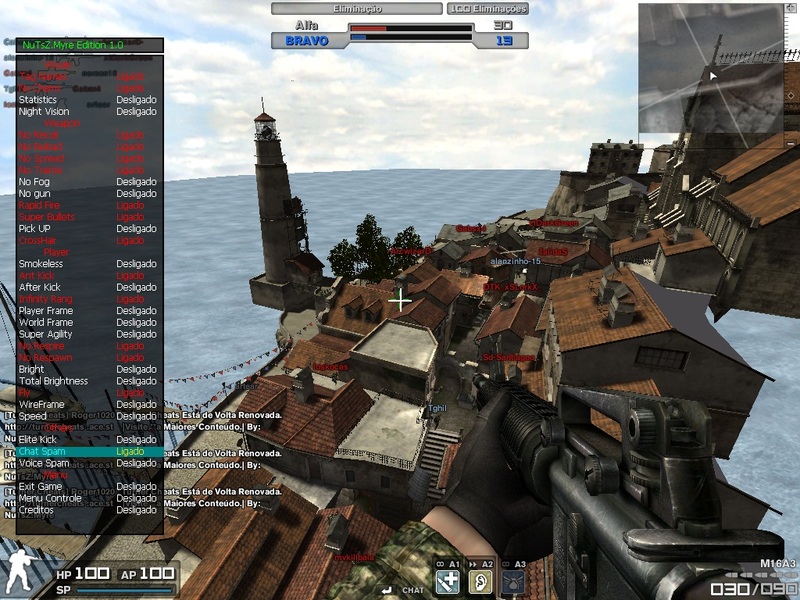800x600 pixels.
Task: Enable the Pick UP option
Action: click(x=34, y=229)
